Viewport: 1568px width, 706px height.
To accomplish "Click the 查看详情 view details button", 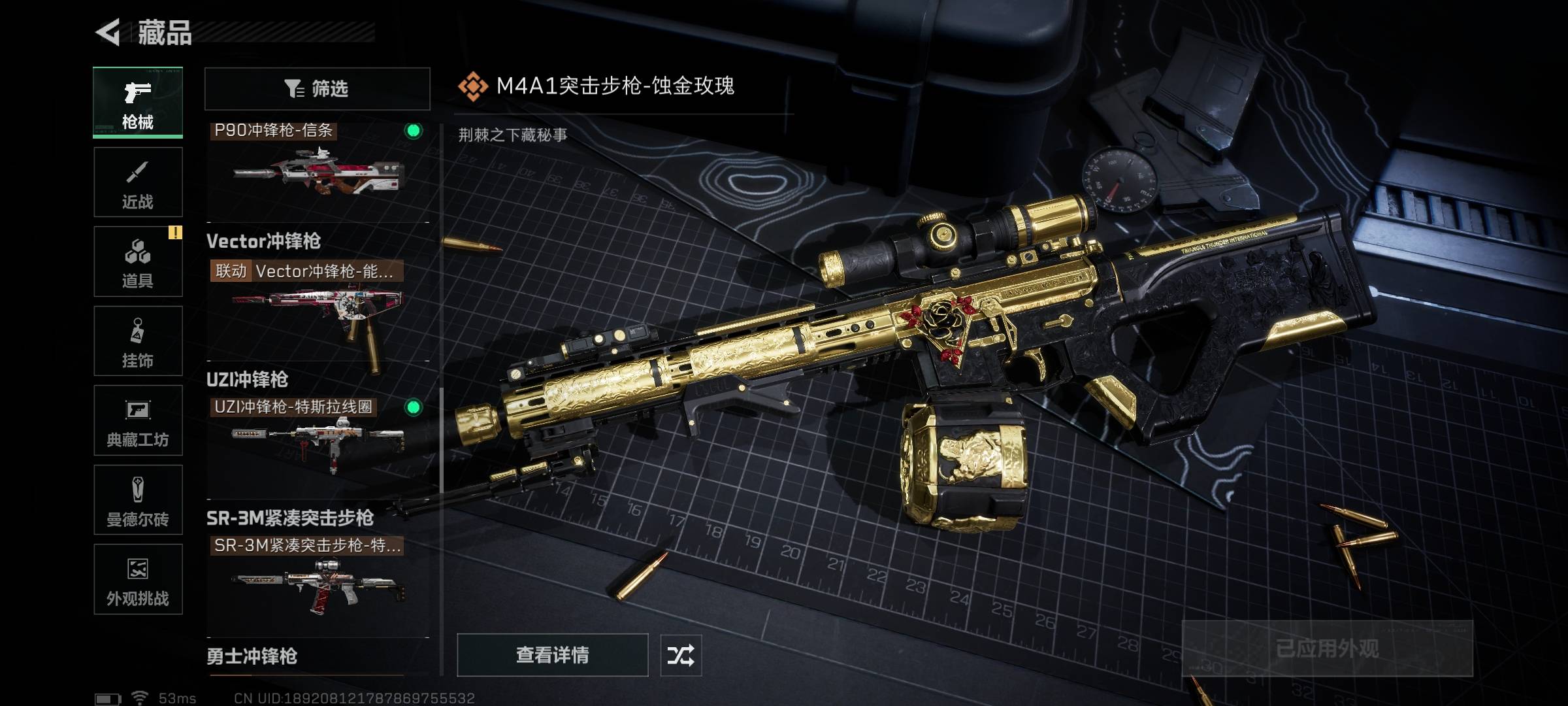I will pyautogui.click(x=552, y=655).
